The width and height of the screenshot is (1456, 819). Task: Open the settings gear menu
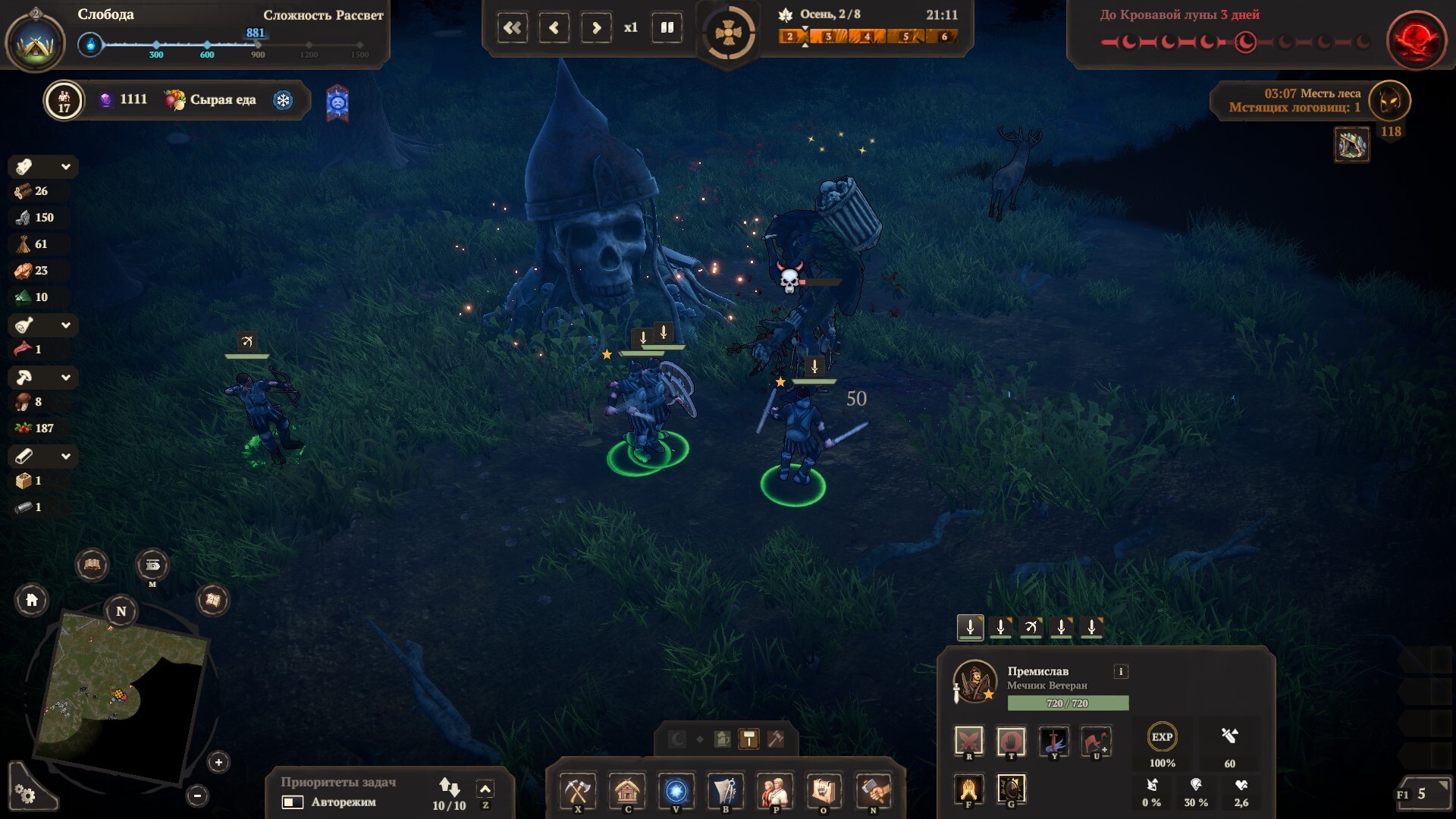(26, 793)
